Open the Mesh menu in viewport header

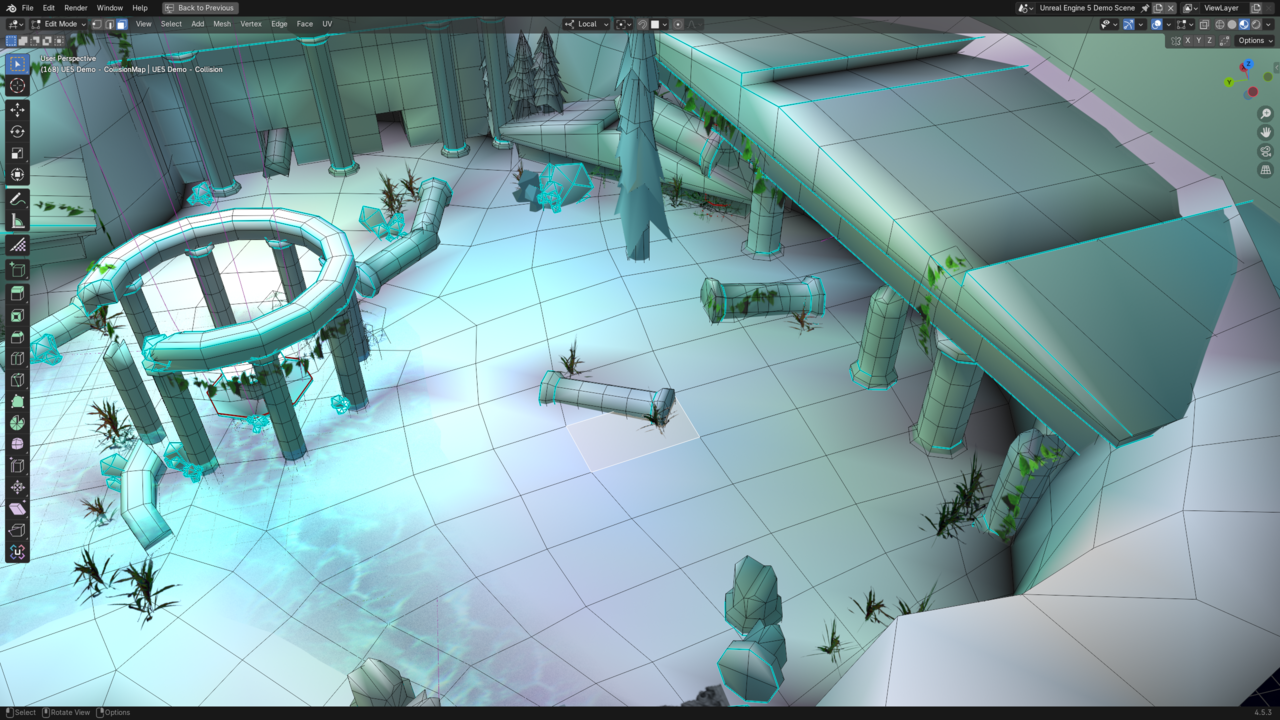[222, 24]
